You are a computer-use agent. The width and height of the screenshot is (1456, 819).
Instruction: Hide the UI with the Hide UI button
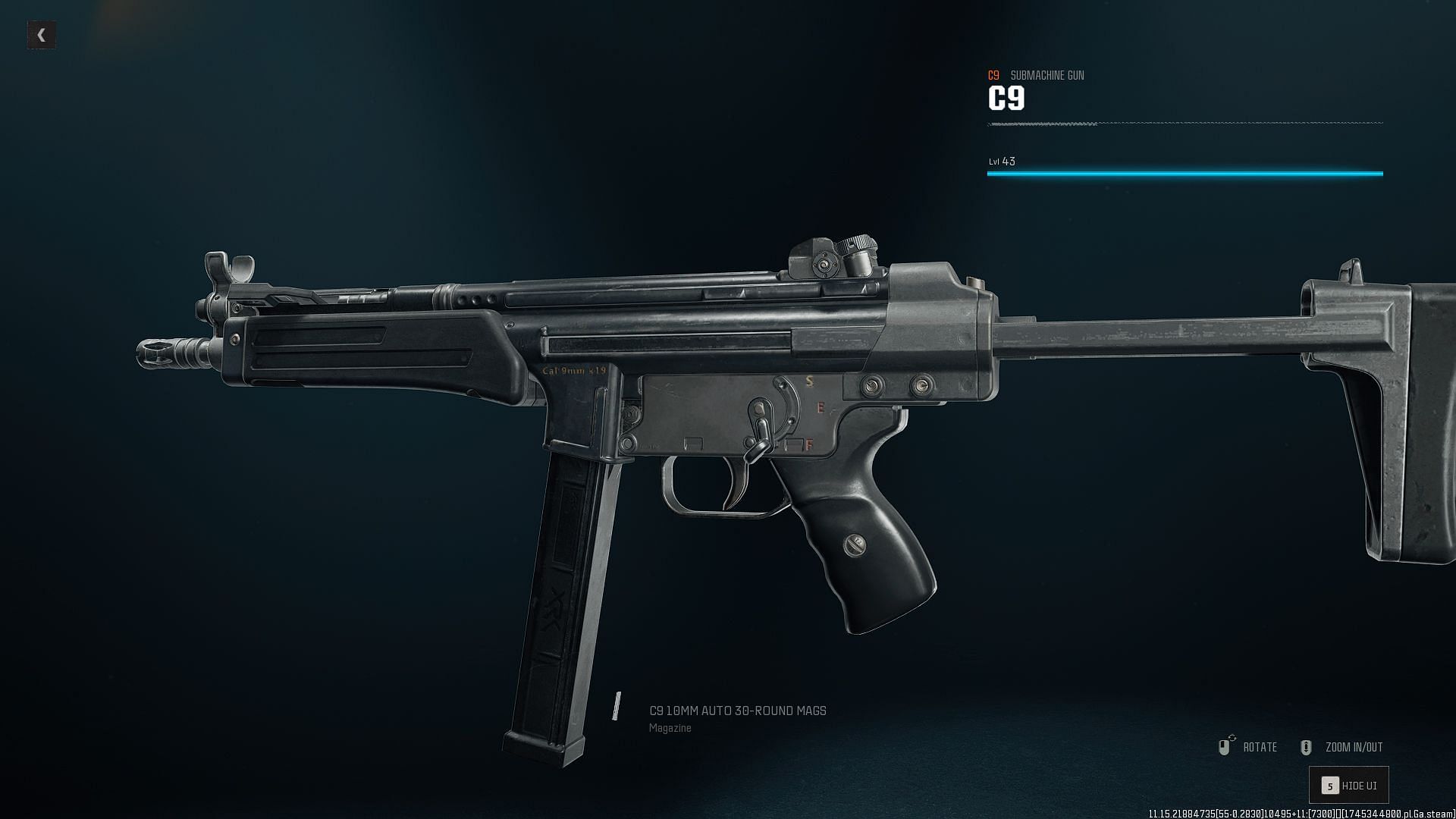click(1349, 785)
